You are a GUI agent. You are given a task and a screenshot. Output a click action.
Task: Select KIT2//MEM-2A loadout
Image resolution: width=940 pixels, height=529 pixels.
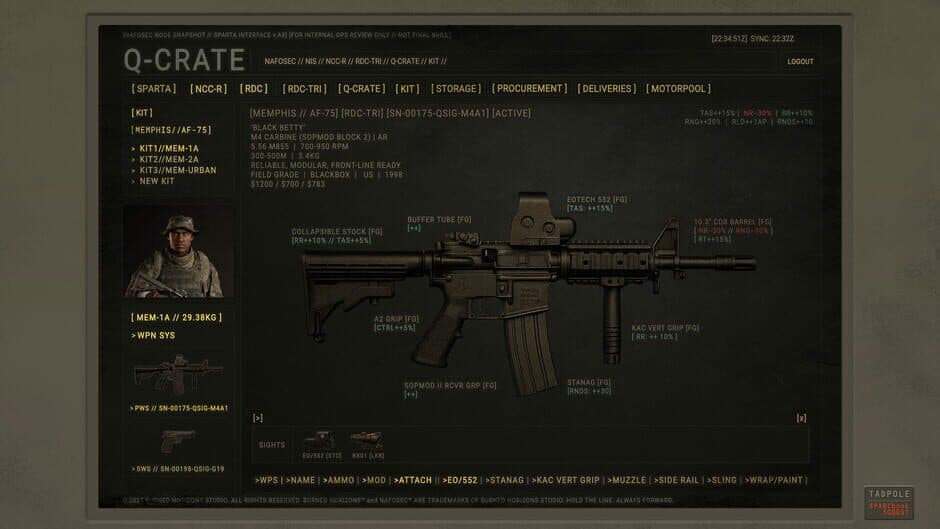click(x=169, y=159)
